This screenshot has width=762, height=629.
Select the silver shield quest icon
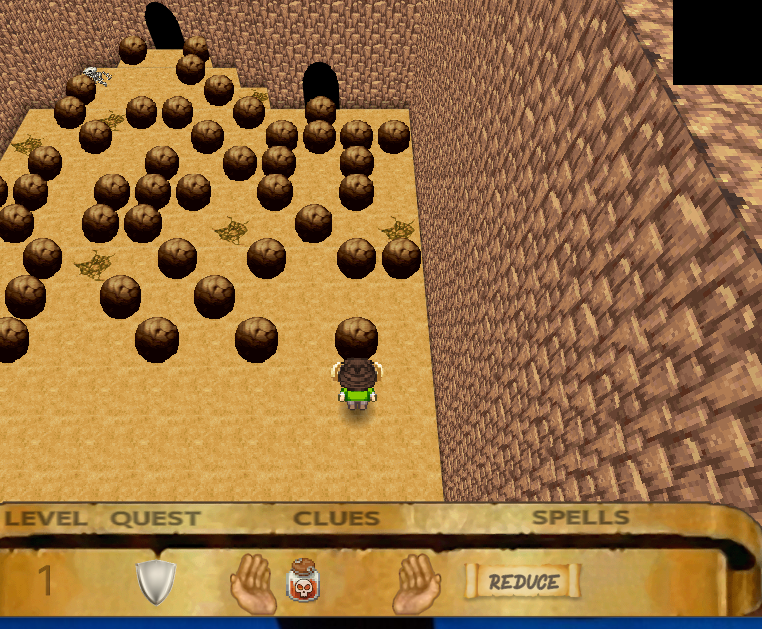point(156,581)
